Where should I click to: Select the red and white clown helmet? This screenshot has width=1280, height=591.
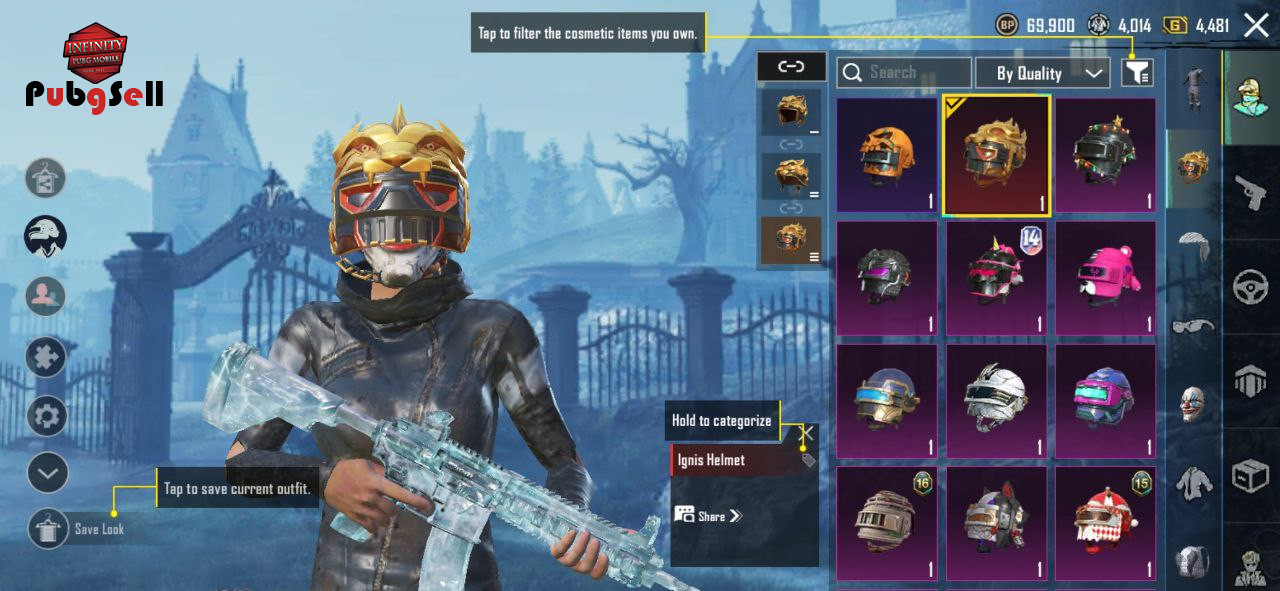point(1105,524)
